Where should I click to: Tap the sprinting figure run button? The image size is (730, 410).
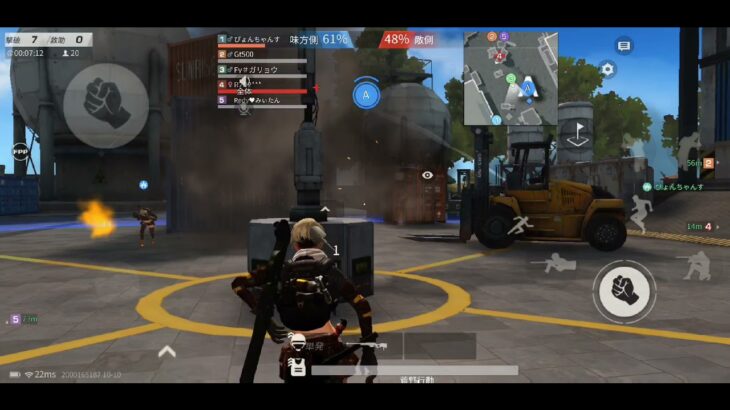518,225
